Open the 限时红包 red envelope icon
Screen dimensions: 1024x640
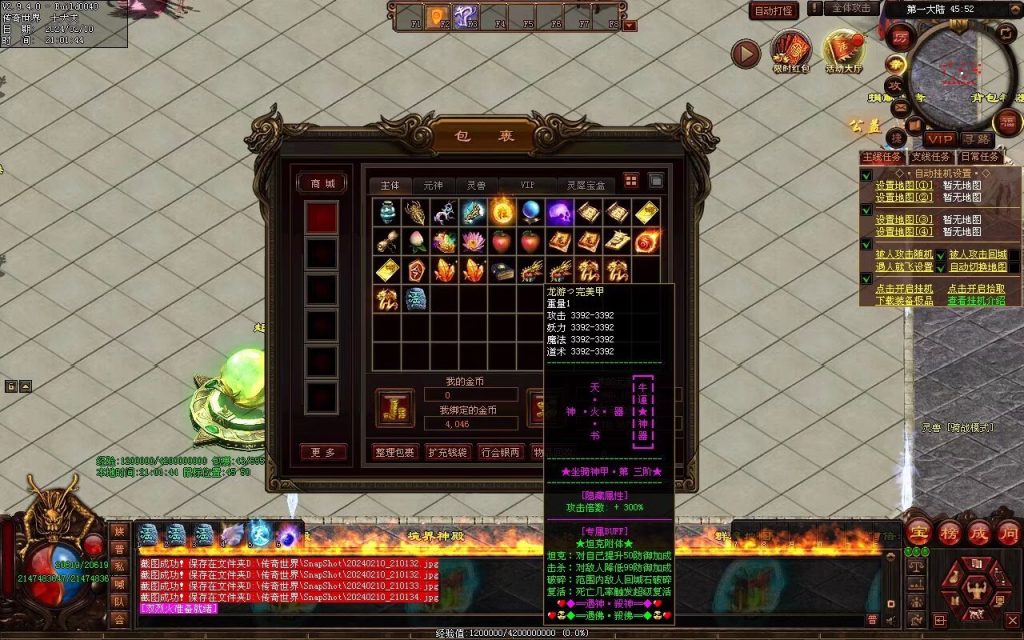tap(790, 50)
